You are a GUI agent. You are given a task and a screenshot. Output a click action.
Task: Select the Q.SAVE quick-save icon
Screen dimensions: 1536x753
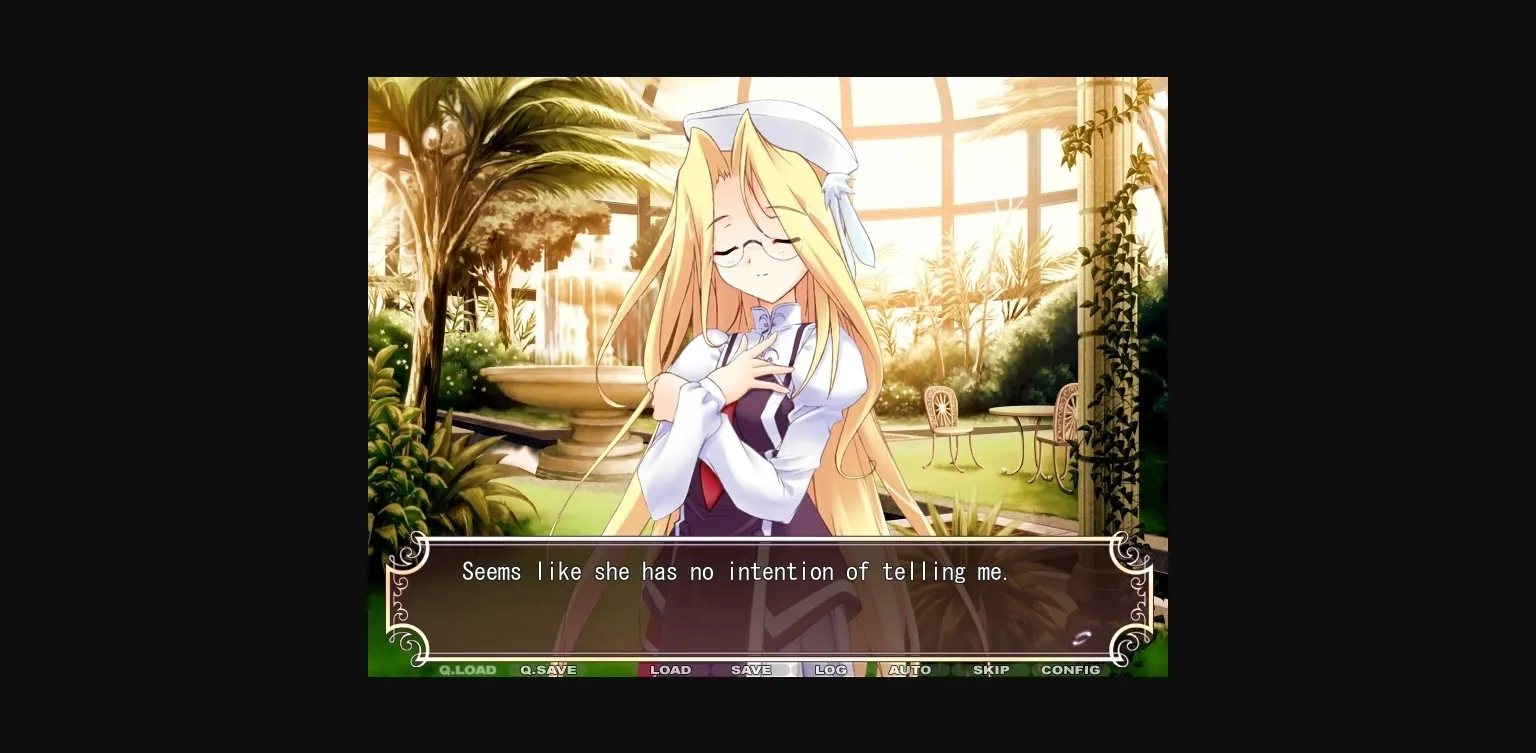547,670
